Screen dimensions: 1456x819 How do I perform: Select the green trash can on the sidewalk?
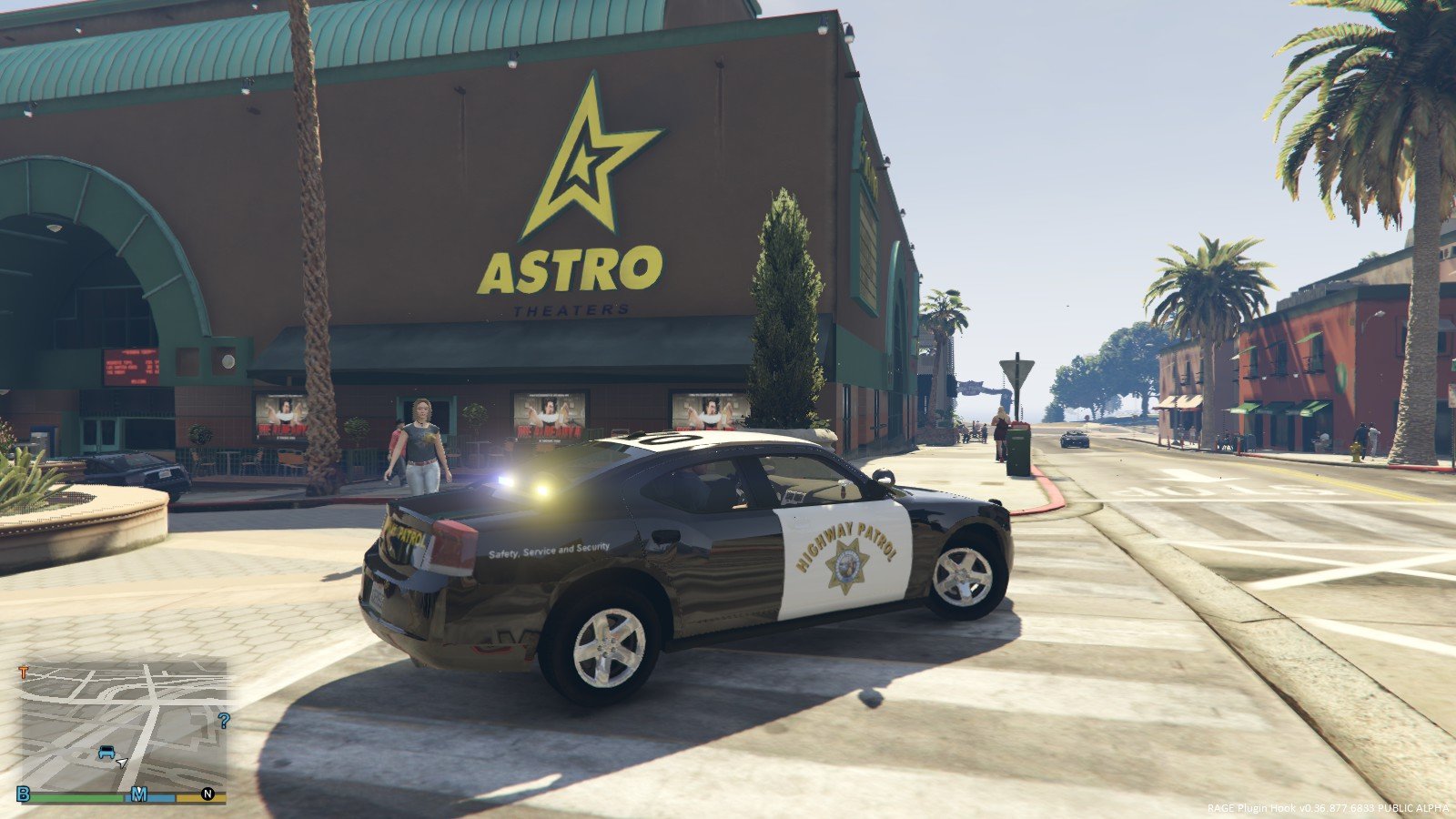pyautogui.click(x=1017, y=450)
